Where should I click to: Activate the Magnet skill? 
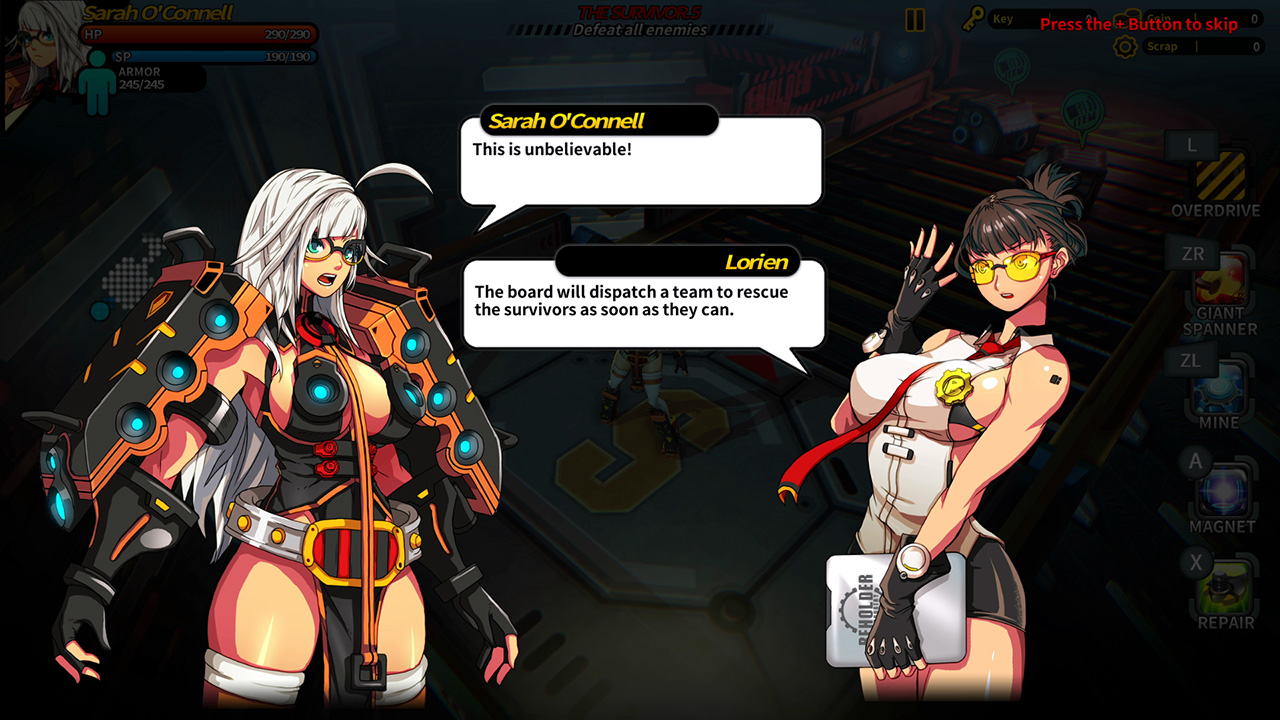(1222, 490)
